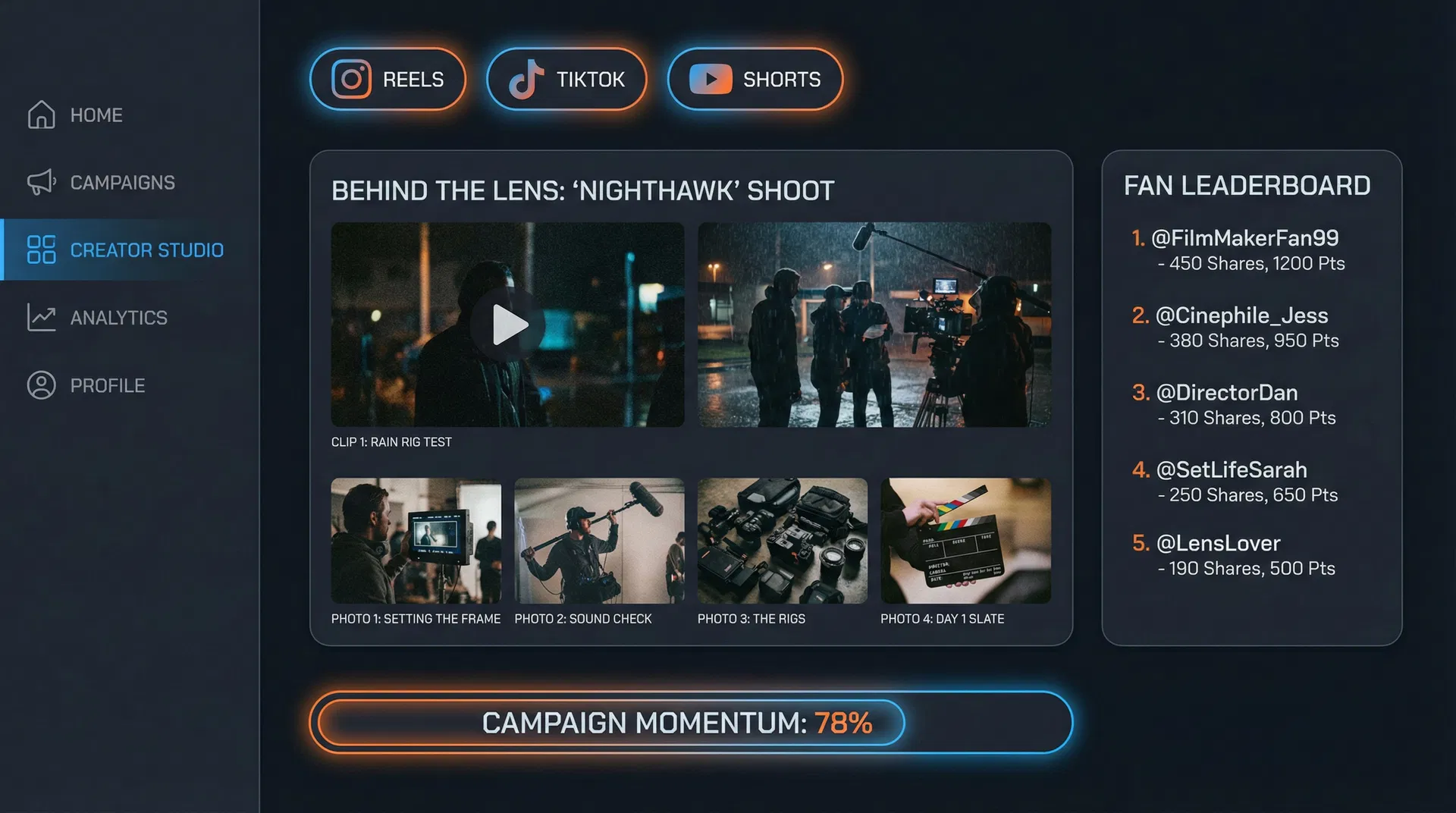The width and height of the screenshot is (1456, 813).
Task: Play Clip 1: Rain Rig Test
Action: (x=507, y=325)
